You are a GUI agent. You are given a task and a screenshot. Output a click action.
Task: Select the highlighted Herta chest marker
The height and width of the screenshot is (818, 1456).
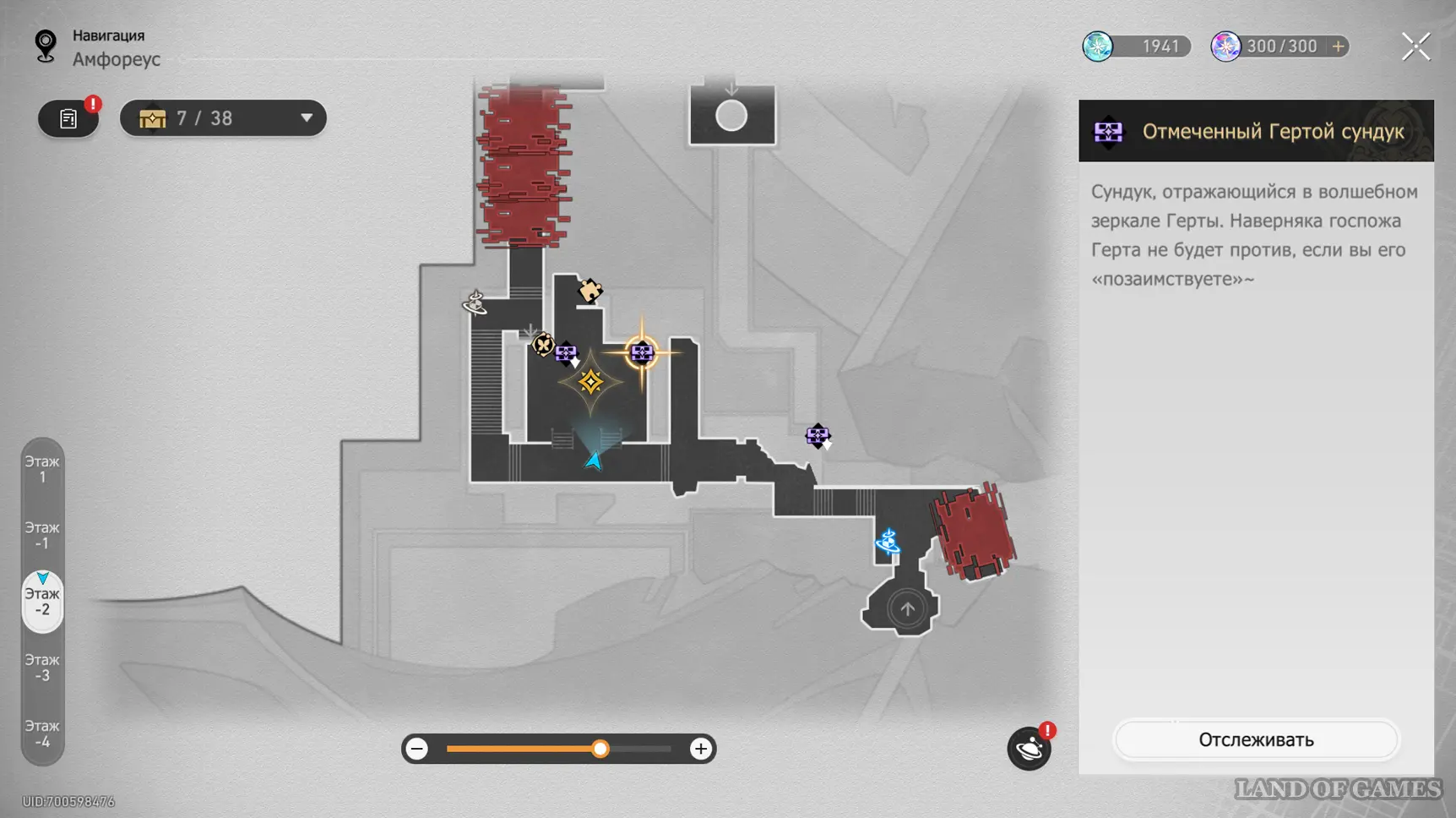pyautogui.click(x=642, y=352)
